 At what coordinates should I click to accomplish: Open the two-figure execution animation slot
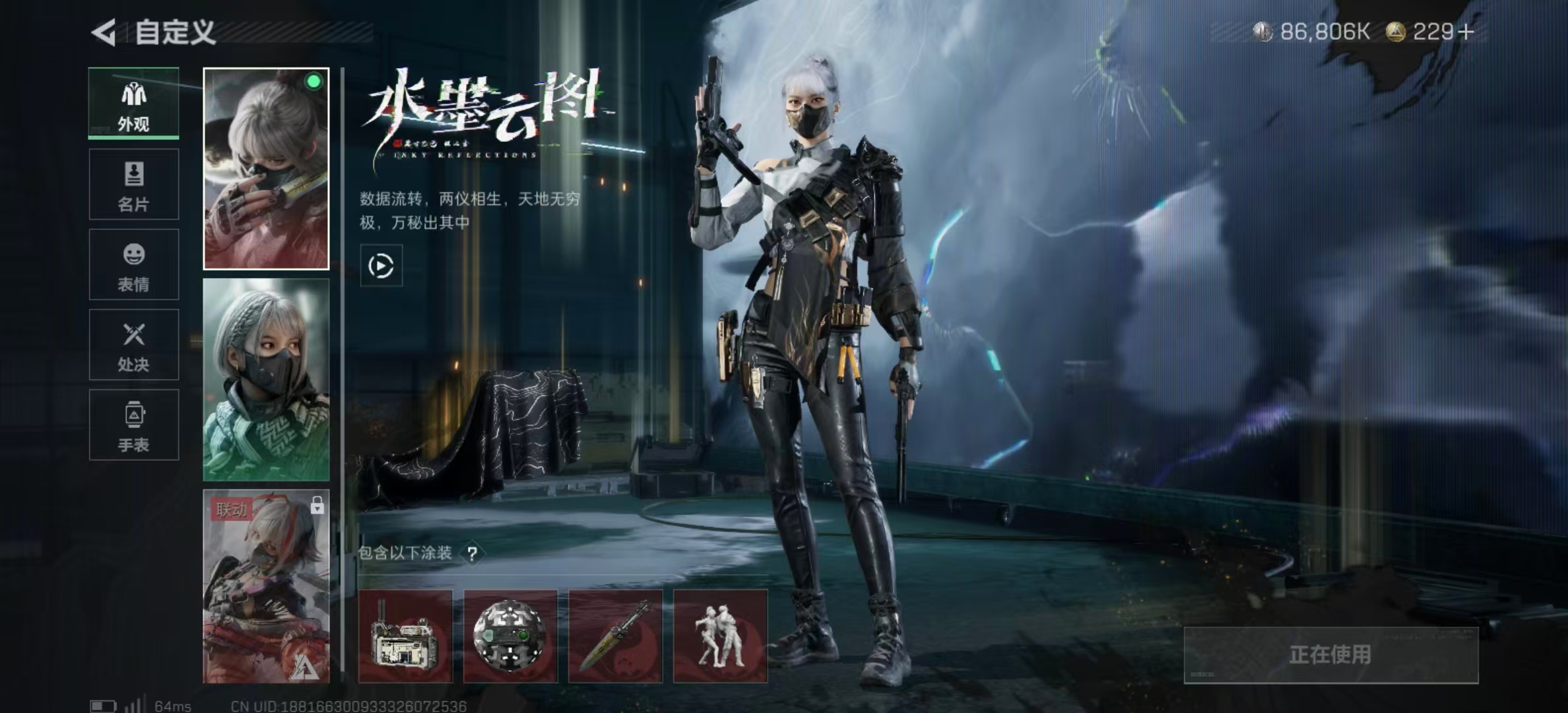[x=720, y=636]
